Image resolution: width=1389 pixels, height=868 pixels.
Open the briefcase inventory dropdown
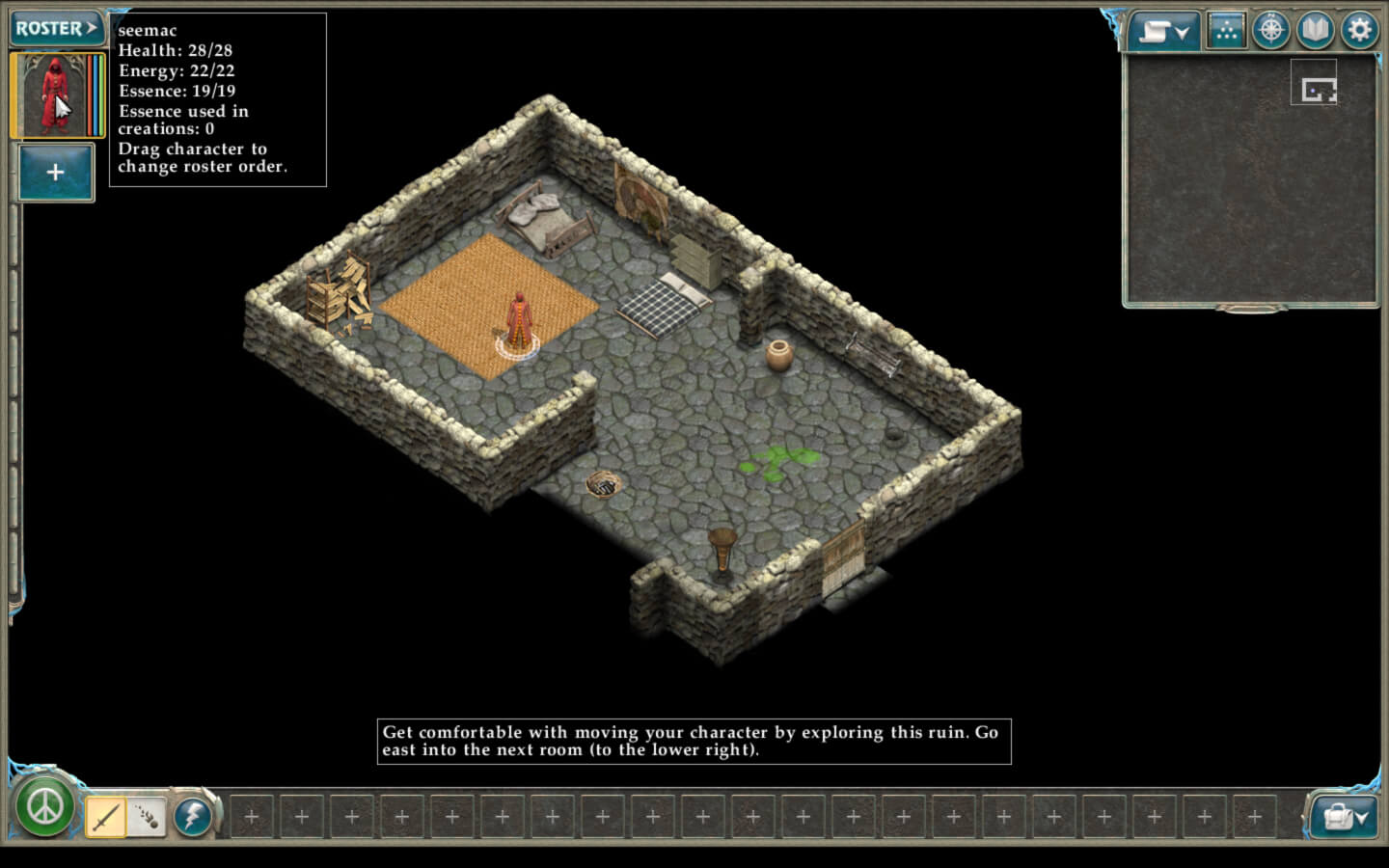(1345, 817)
